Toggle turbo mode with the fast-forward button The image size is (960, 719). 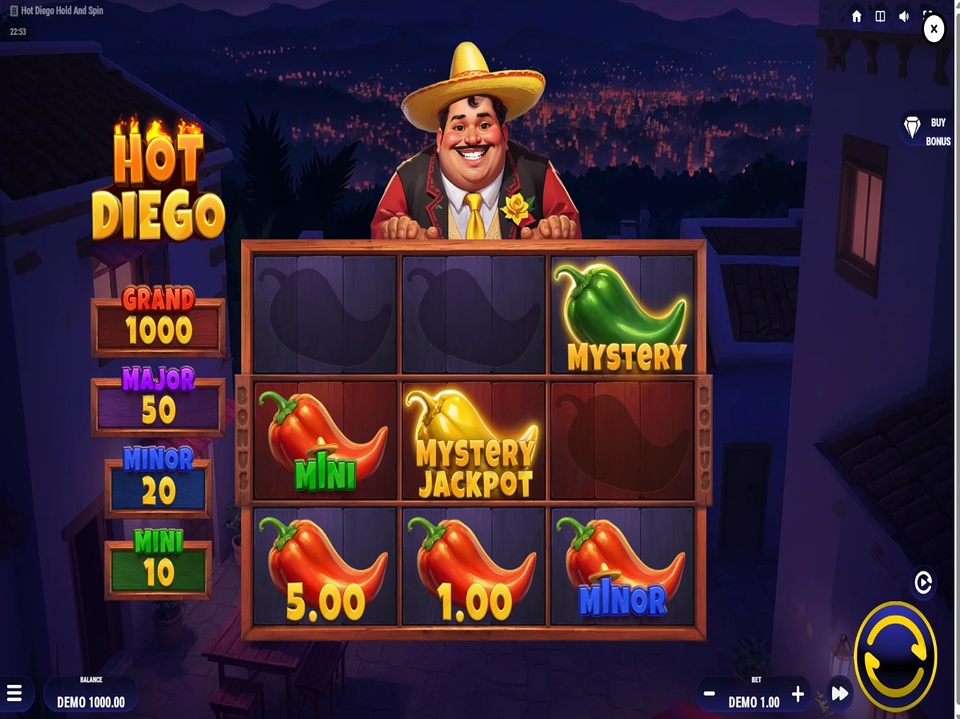[x=840, y=693]
